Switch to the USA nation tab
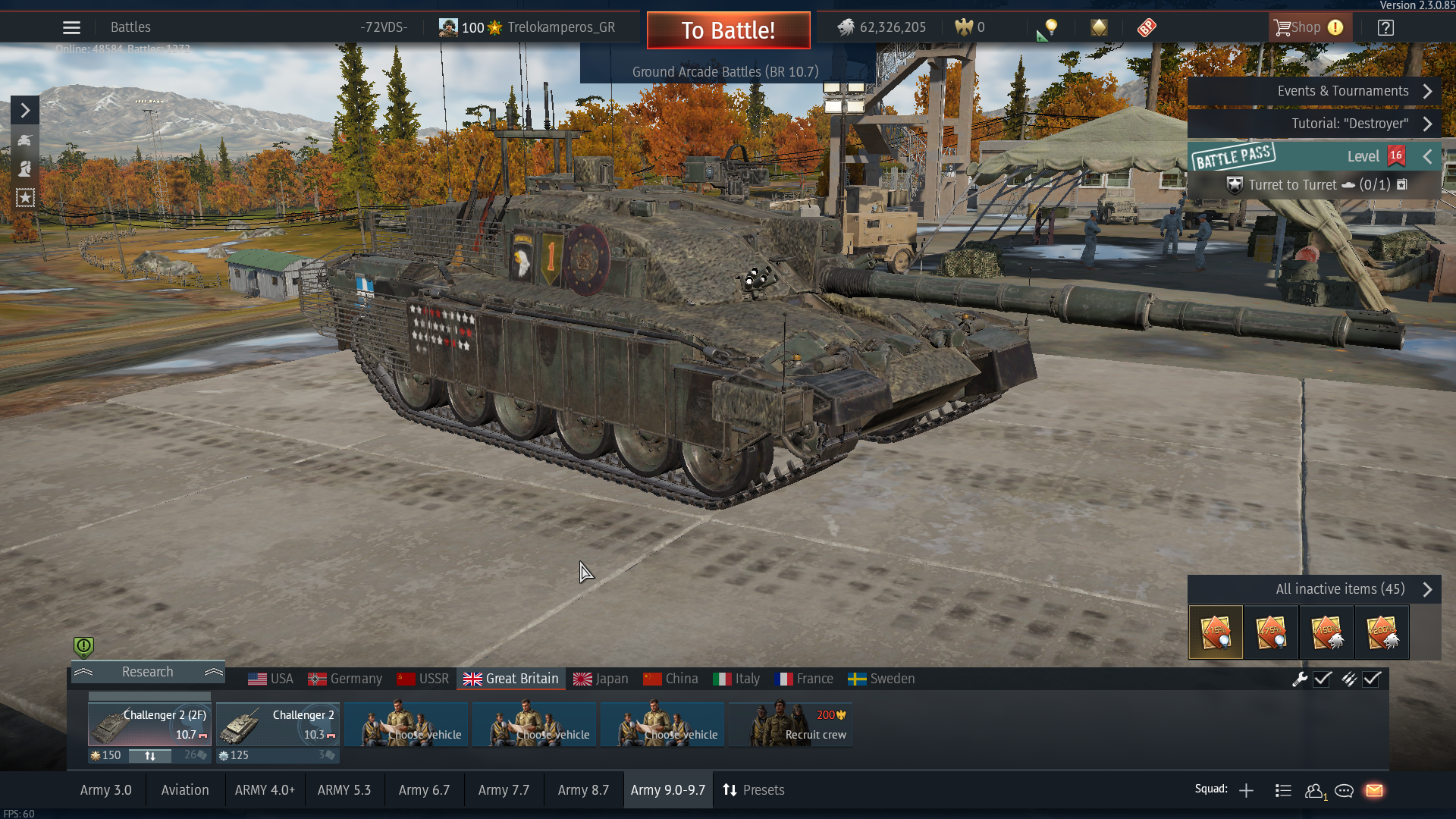The image size is (1456, 819). 271,679
